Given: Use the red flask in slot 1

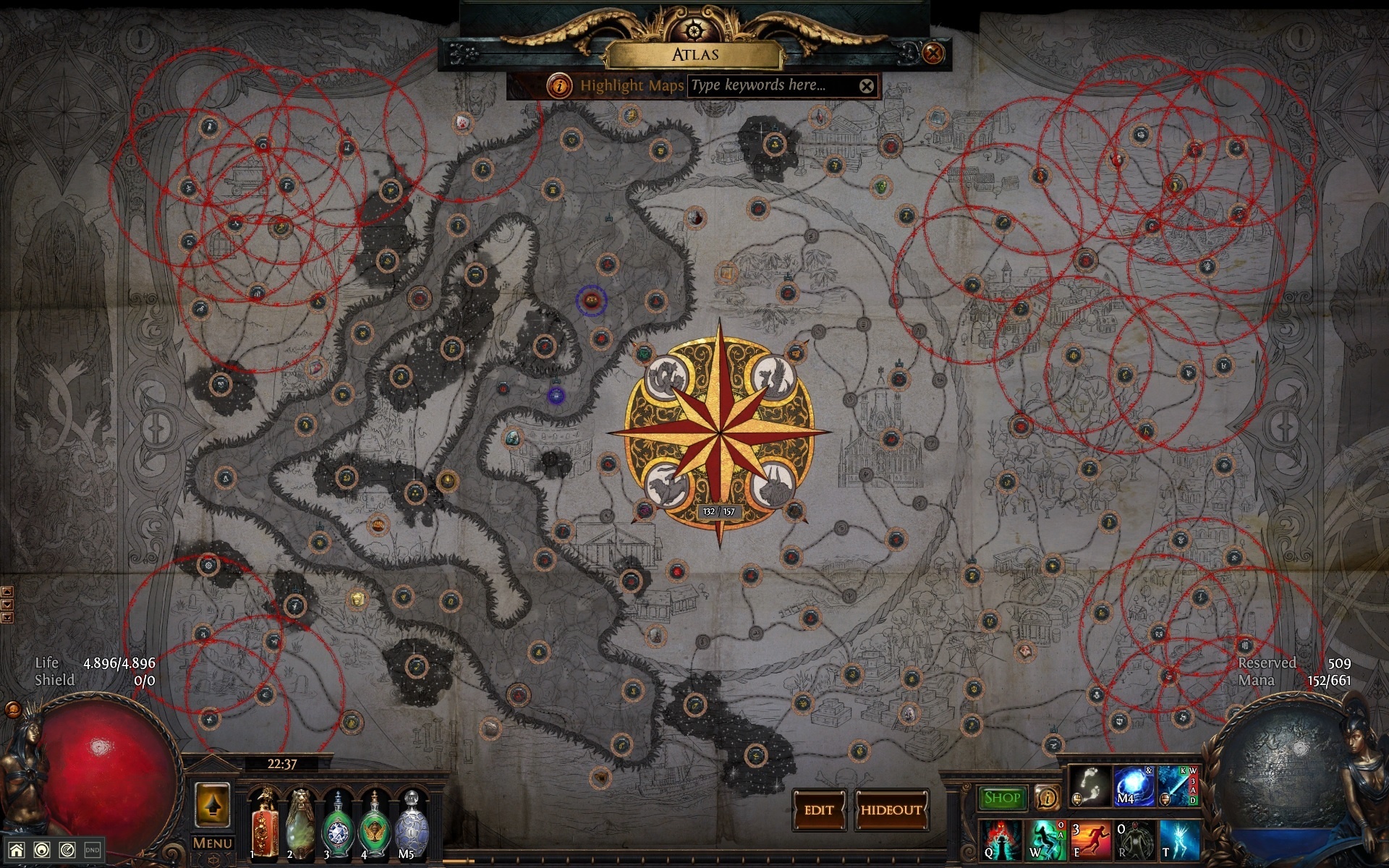Looking at the screenshot, I should (x=266, y=825).
